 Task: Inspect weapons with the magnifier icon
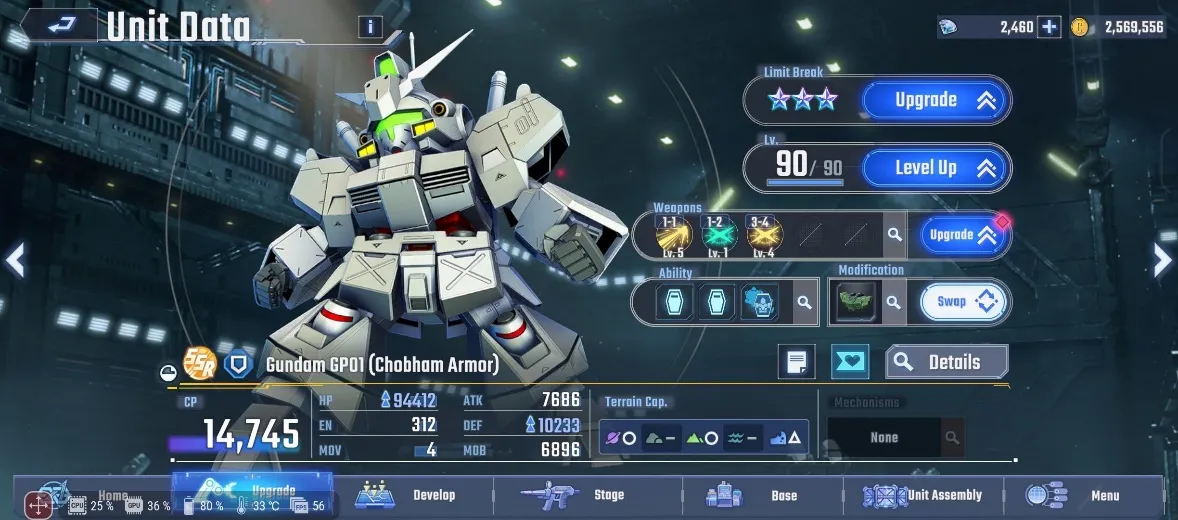pyautogui.click(x=896, y=235)
